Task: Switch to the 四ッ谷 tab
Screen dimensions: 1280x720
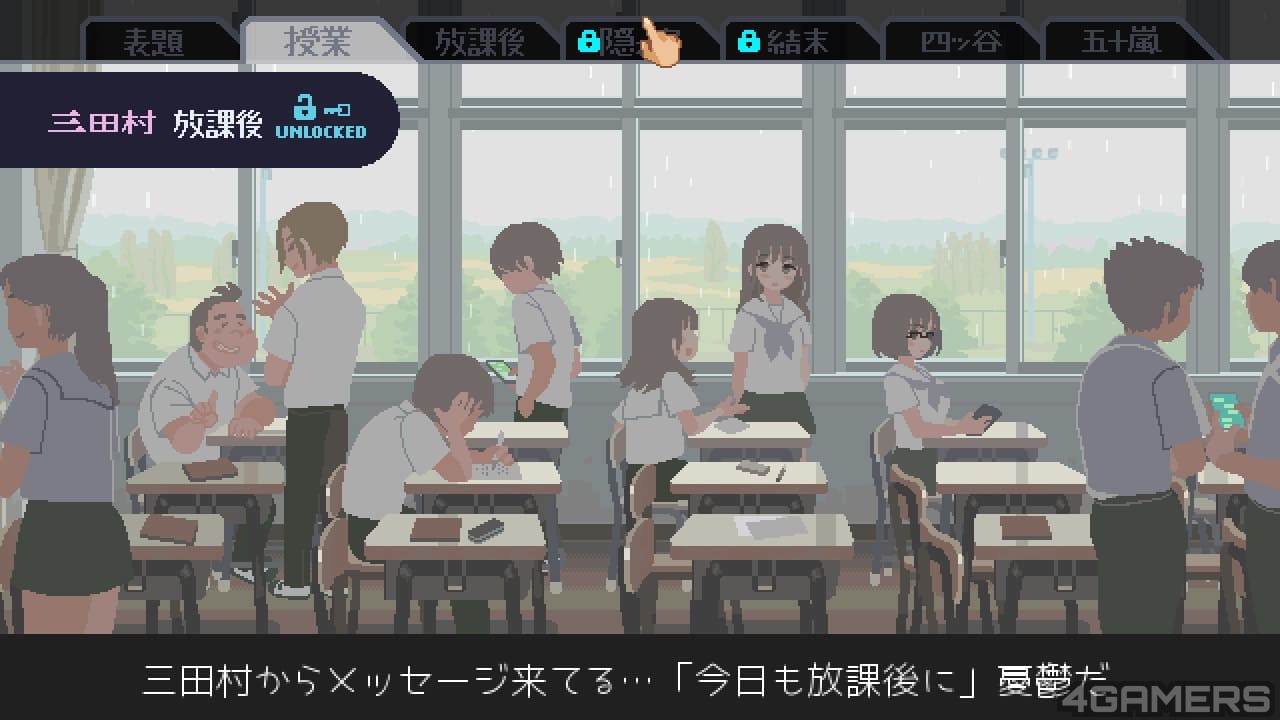Action: click(960, 42)
